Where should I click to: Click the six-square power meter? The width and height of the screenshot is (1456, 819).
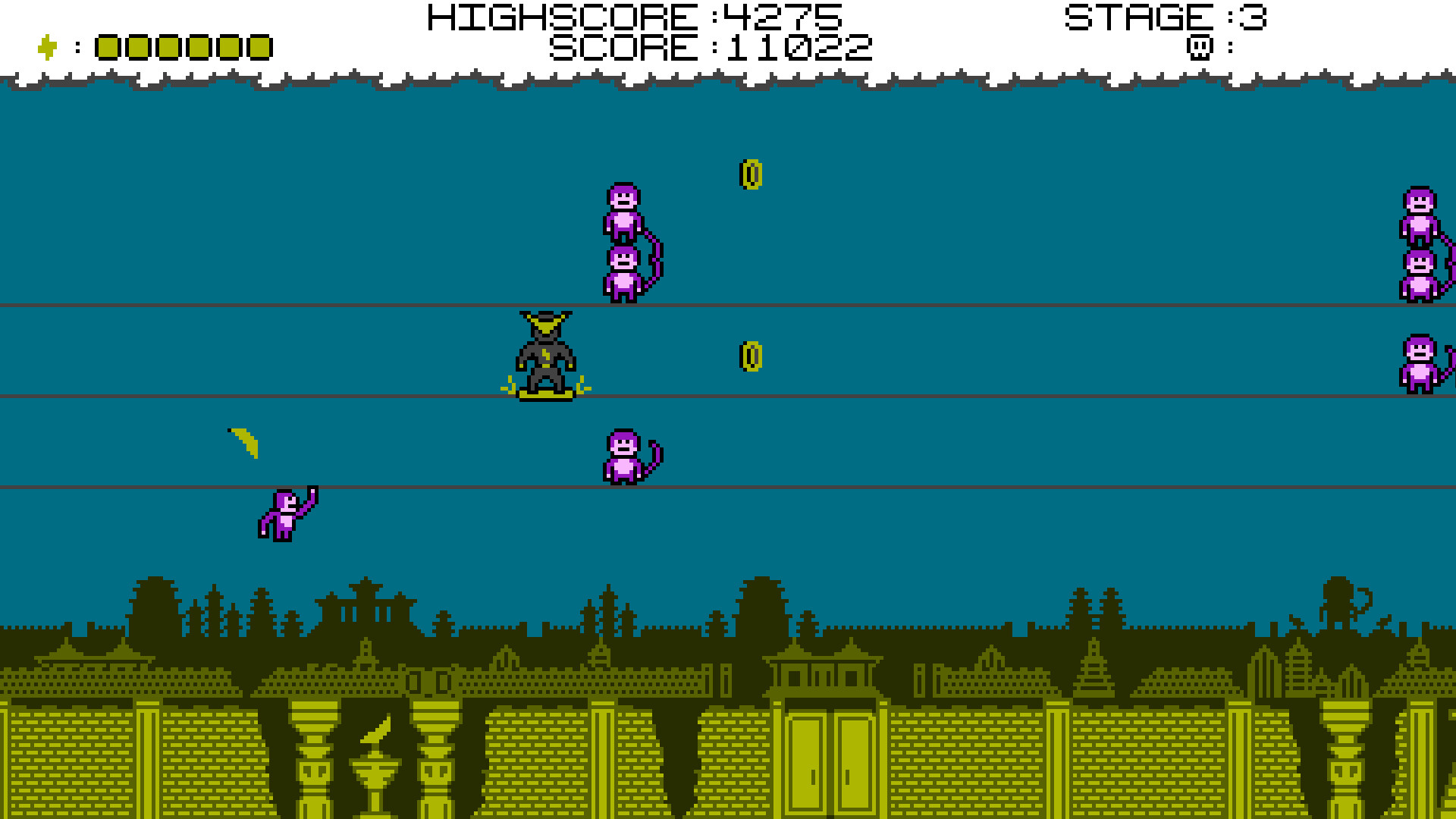tap(182, 48)
